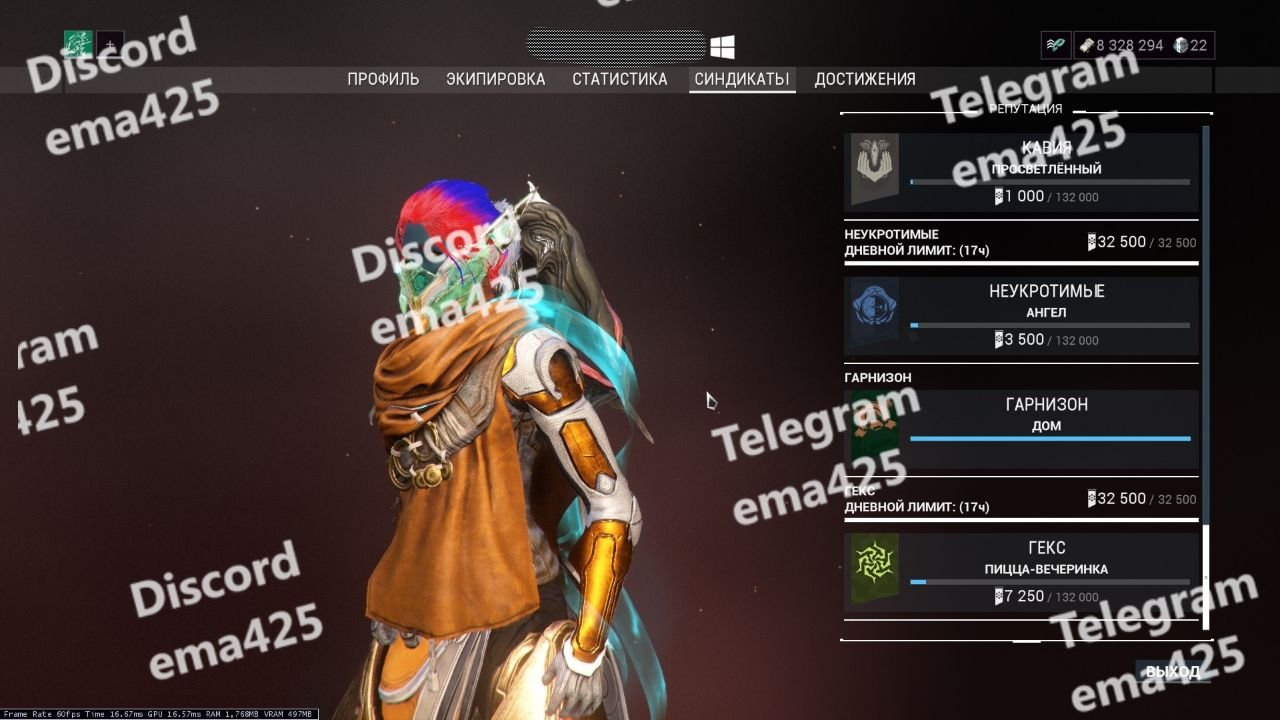
Task: Open the ПРОФИЛЬ tab
Action: point(383,79)
